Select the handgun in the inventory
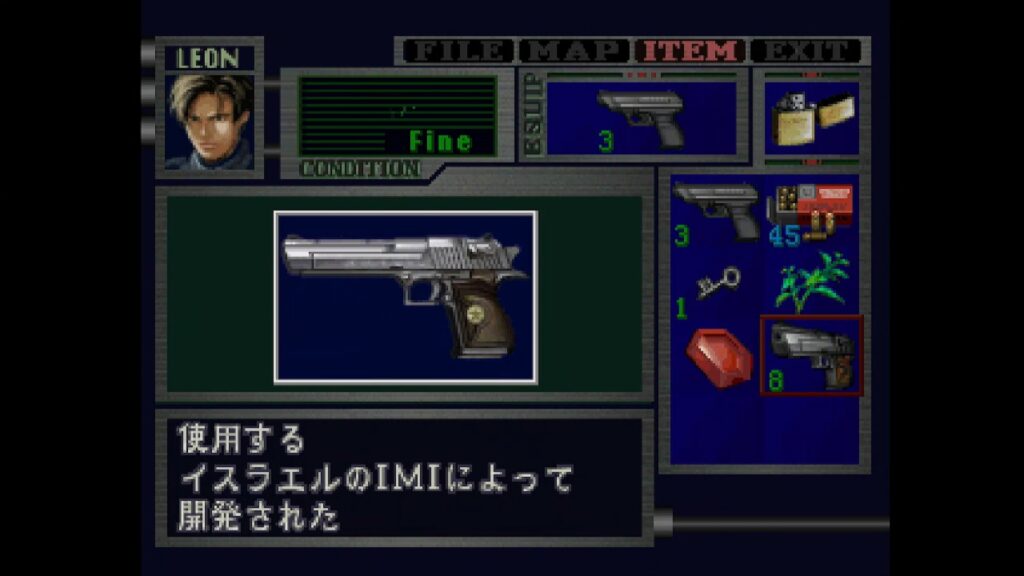The width and height of the screenshot is (1024, 576). click(x=714, y=212)
